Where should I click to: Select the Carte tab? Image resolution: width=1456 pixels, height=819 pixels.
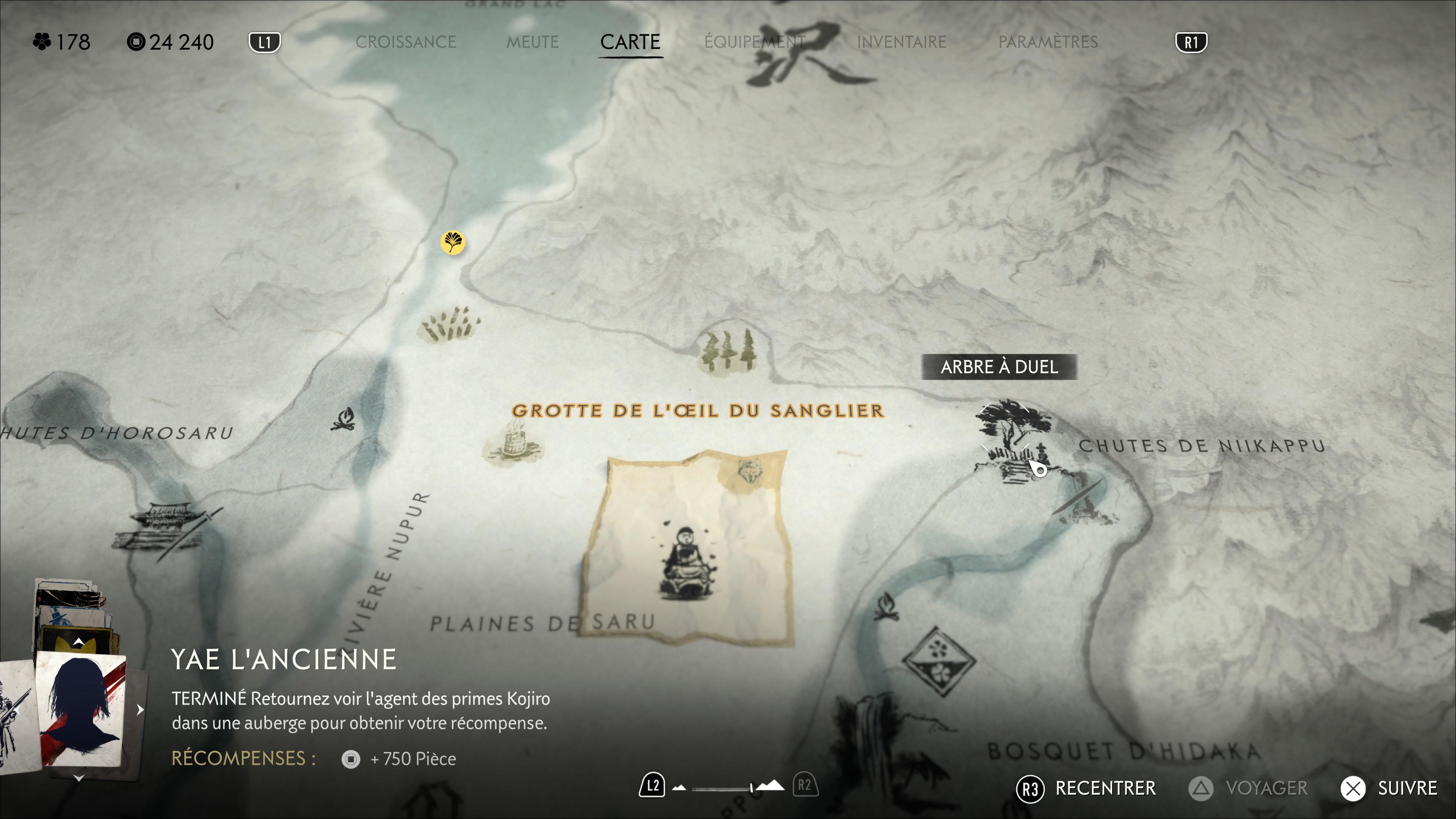click(x=630, y=42)
